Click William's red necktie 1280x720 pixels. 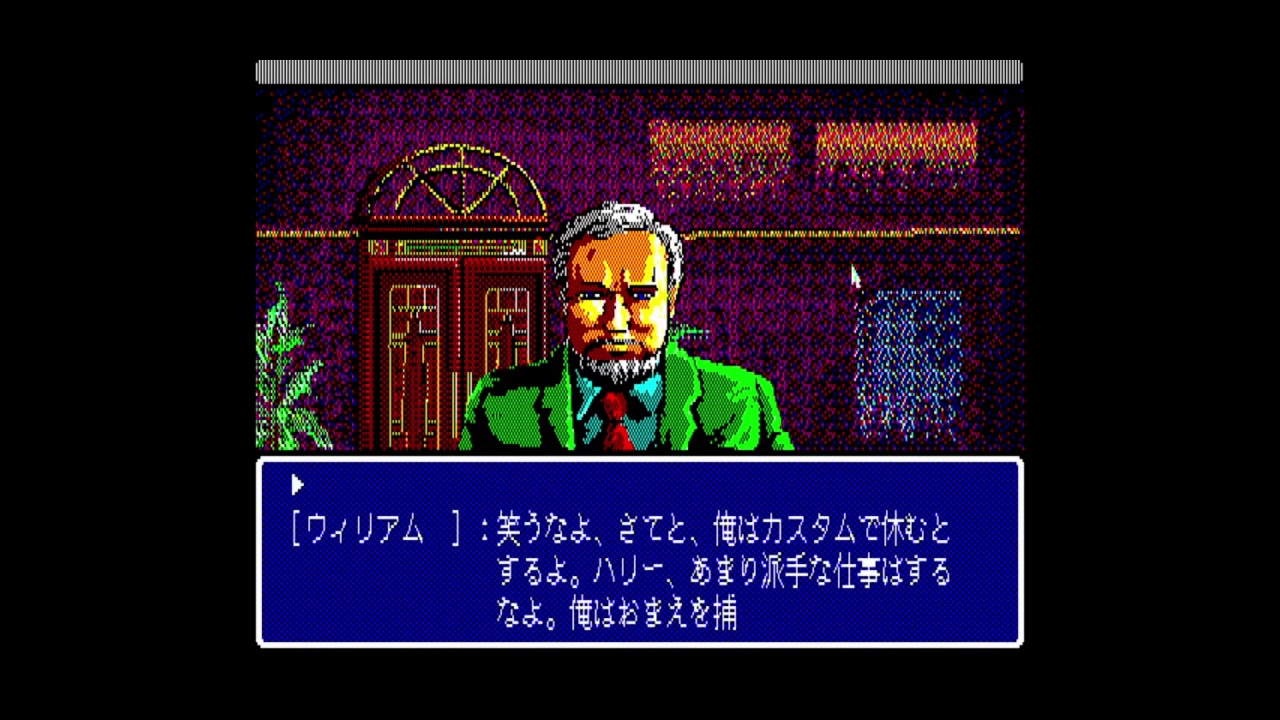[x=615, y=420]
